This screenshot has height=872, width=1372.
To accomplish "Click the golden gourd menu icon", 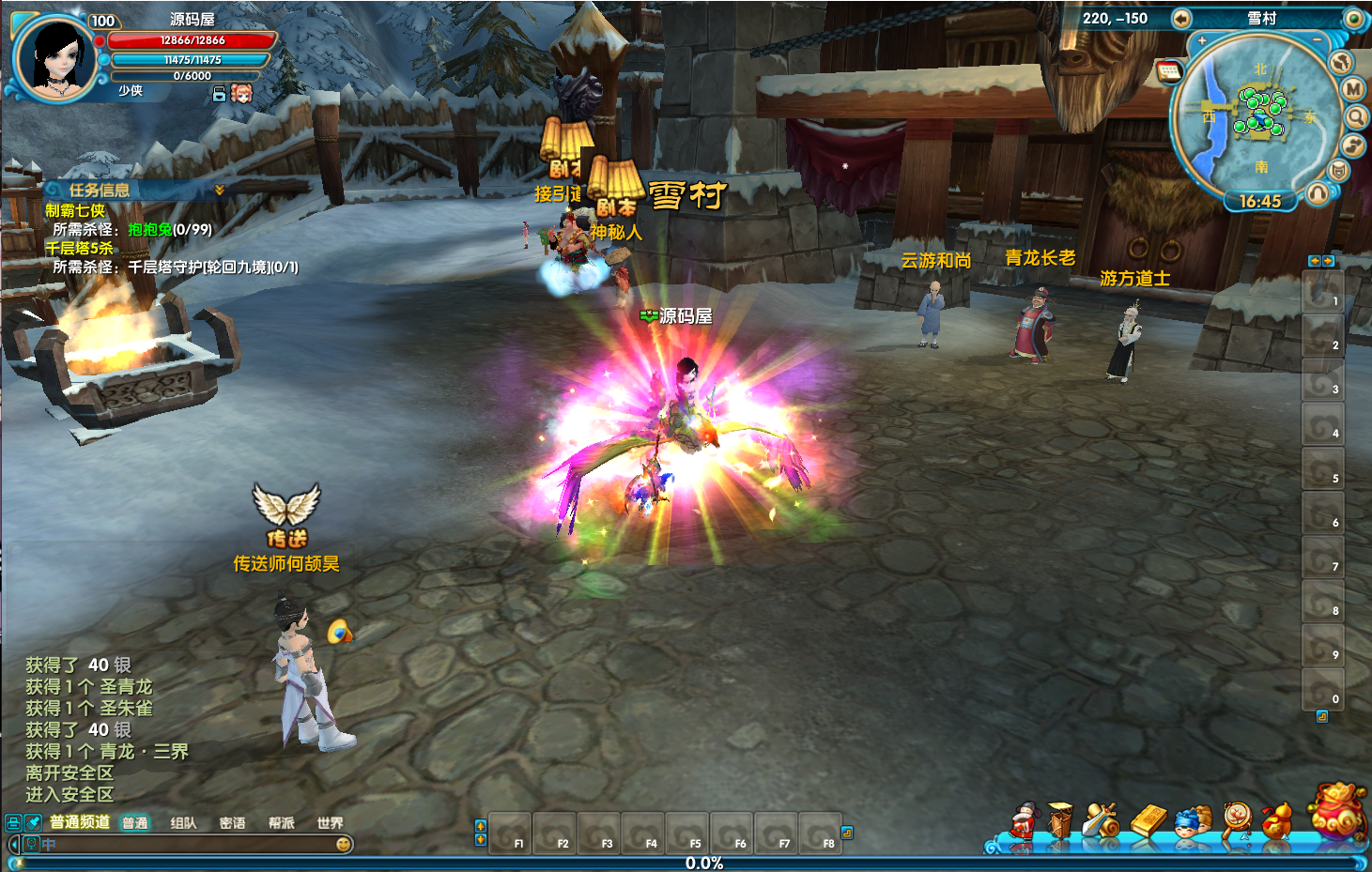I will pyautogui.click(x=1276, y=820).
